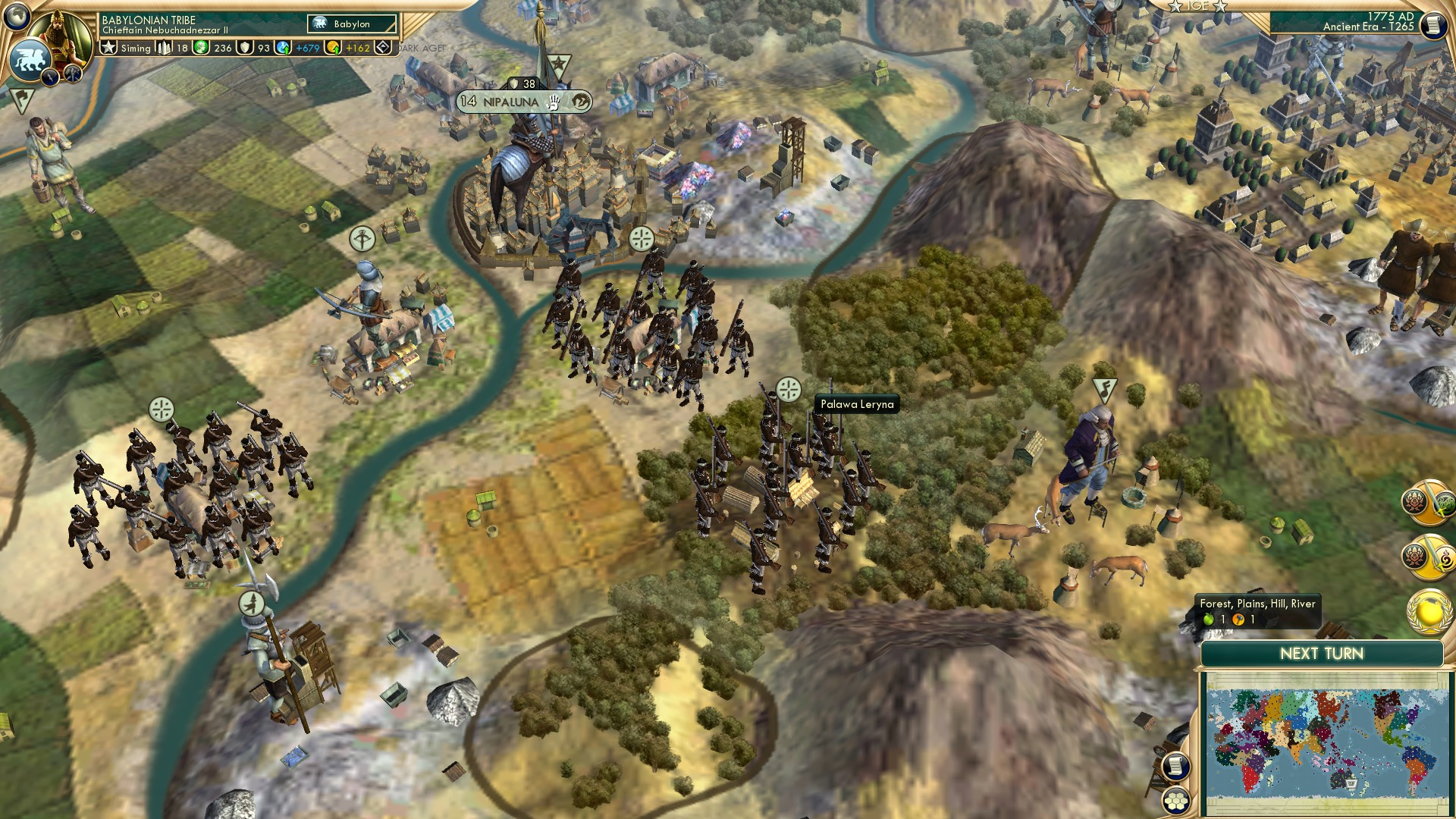
Task: Click the blue science flask icon
Action: coord(283,48)
